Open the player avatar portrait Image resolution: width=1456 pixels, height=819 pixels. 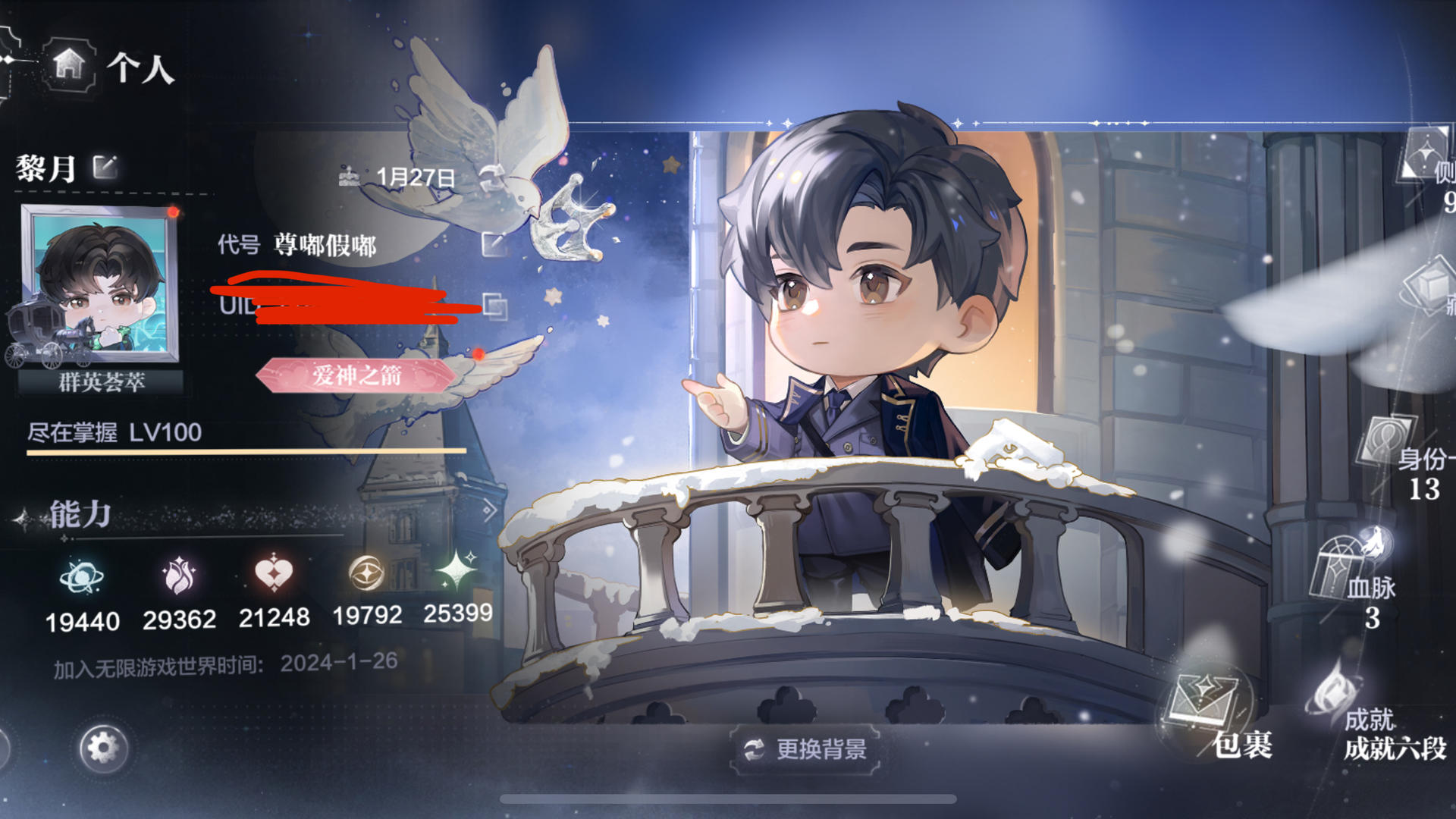pyautogui.click(x=100, y=283)
